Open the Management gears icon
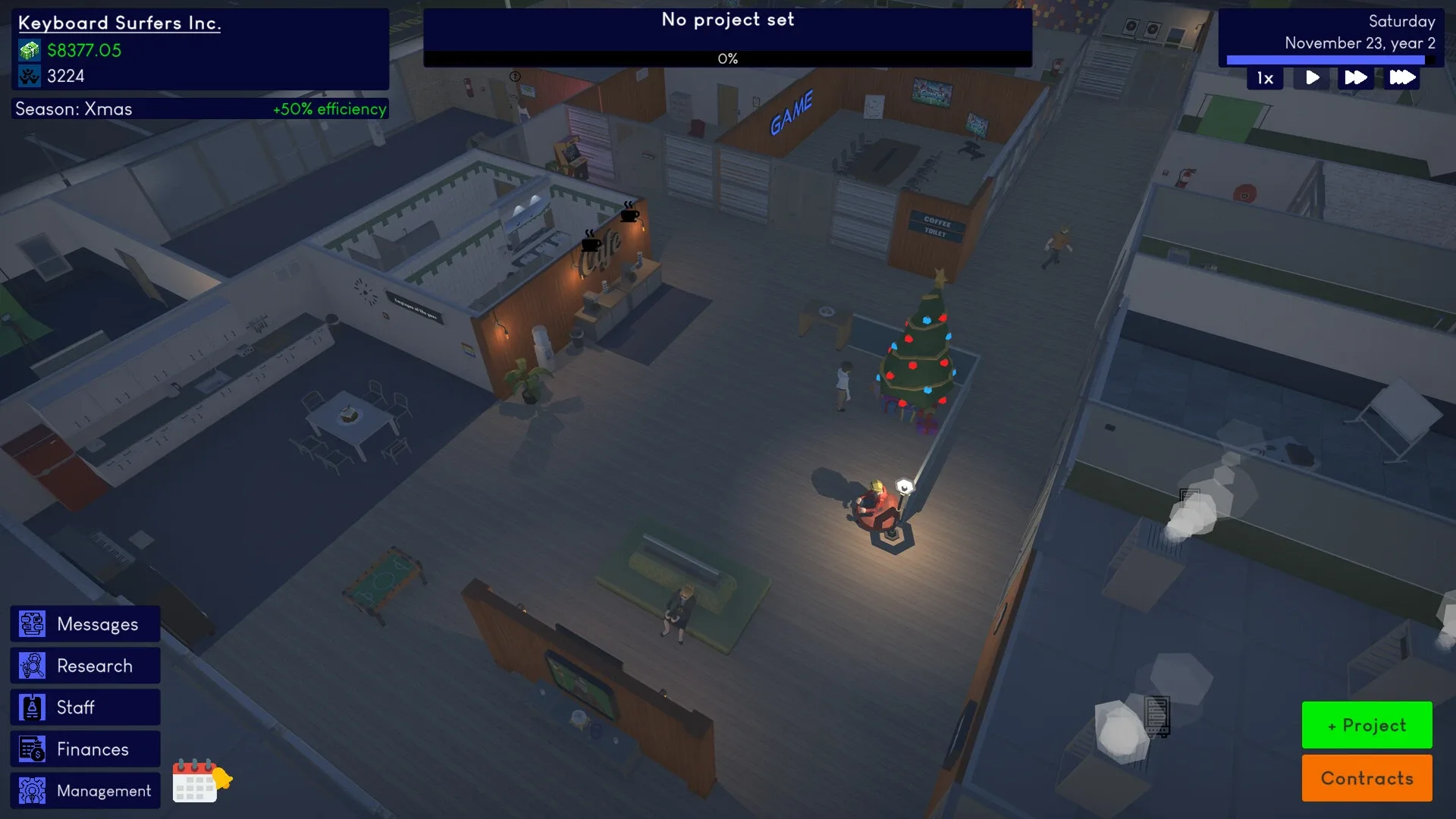Image resolution: width=1456 pixels, height=819 pixels. [32, 790]
